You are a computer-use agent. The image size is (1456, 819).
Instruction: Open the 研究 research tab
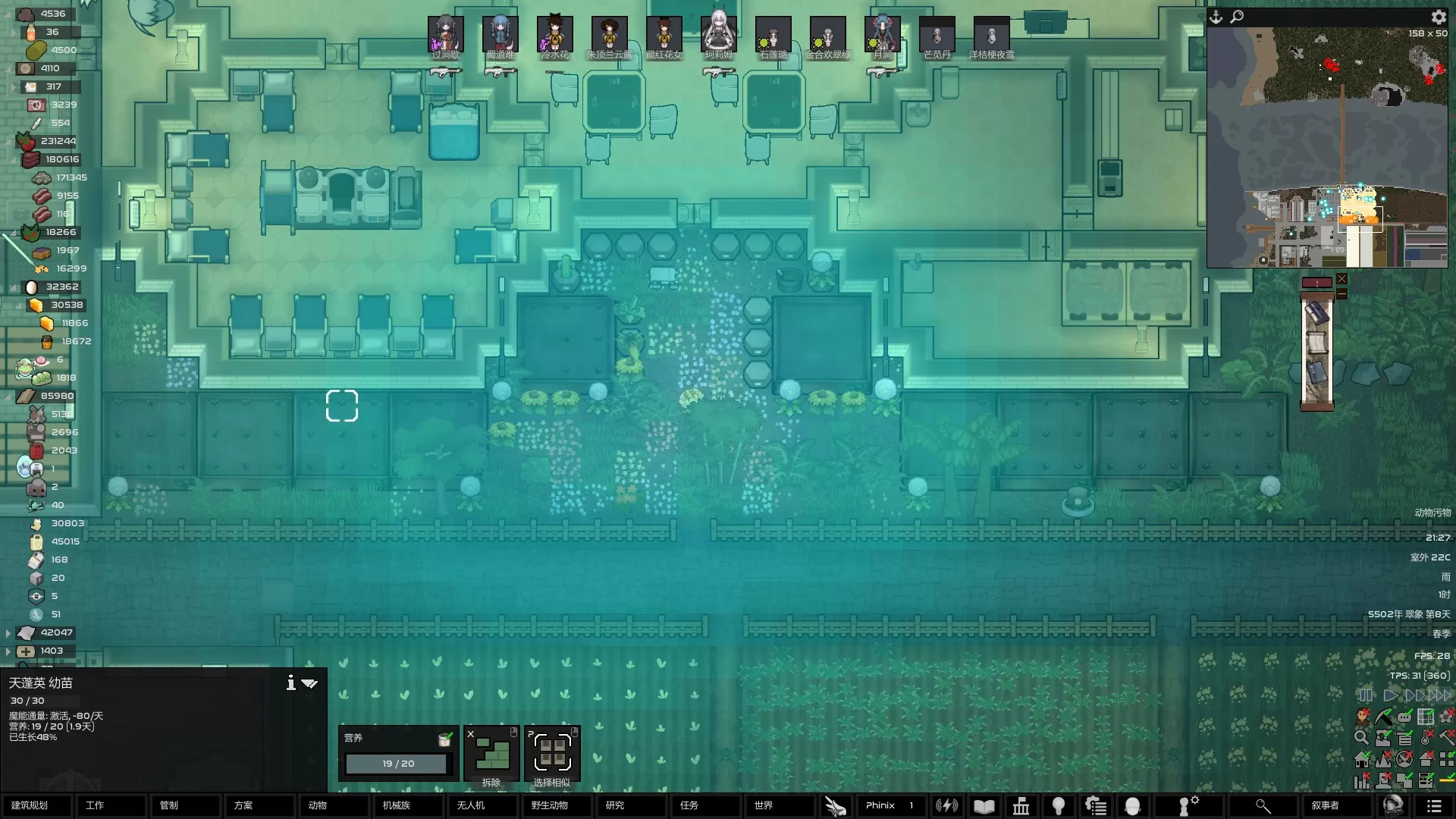tap(629, 805)
